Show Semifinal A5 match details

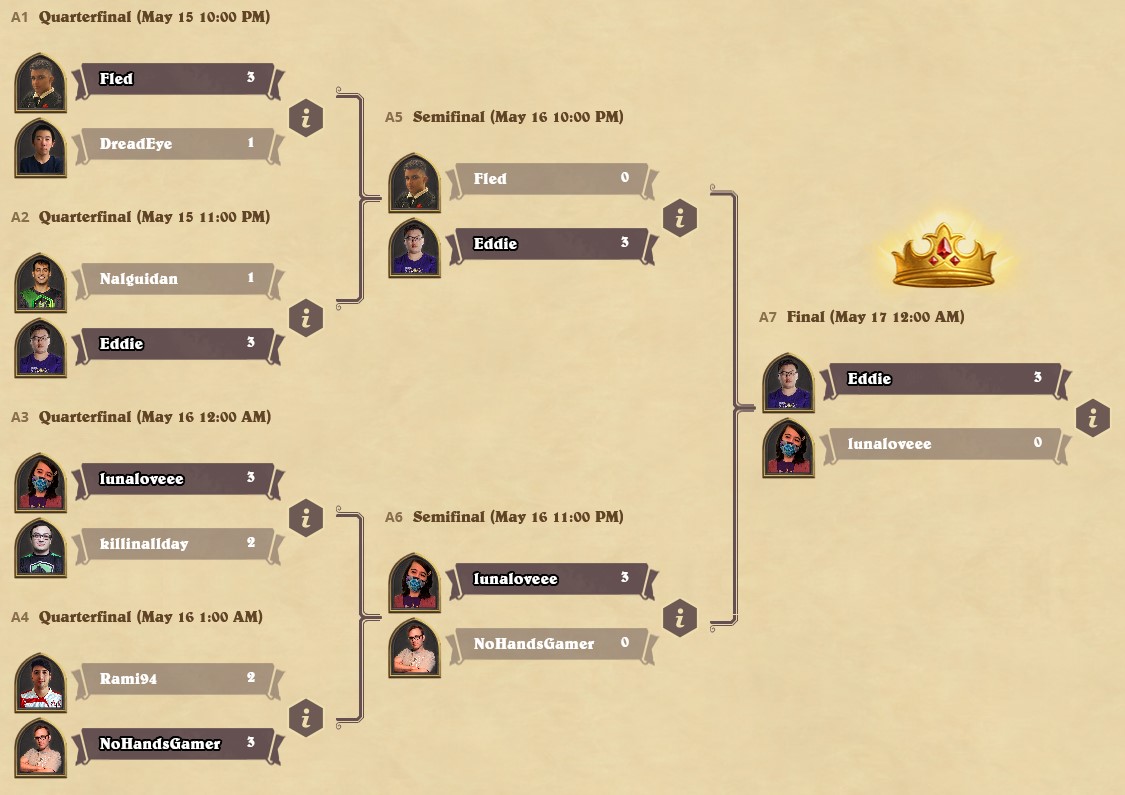click(680, 218)
